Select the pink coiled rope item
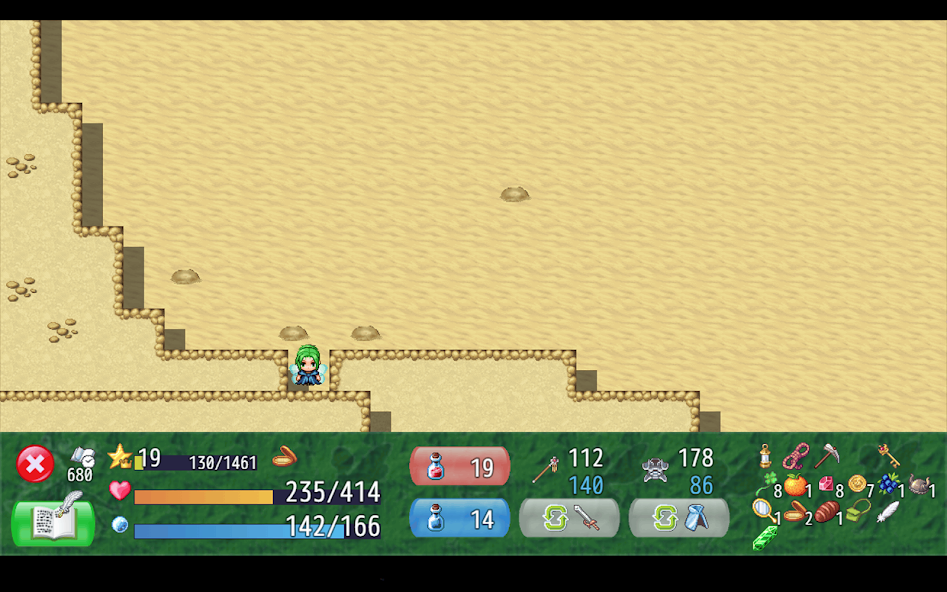This screenshot has width=947, height=592. click(796, 456)
